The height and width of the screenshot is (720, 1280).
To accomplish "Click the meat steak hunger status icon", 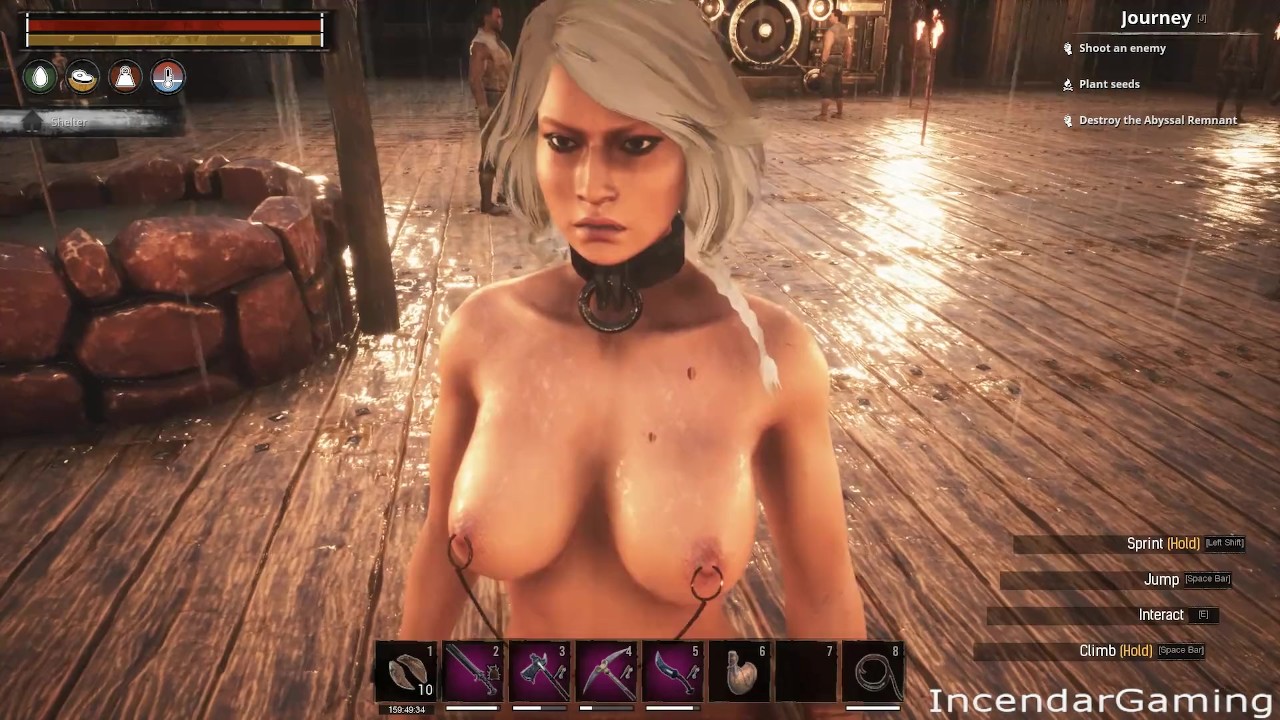I will (83, 77).
